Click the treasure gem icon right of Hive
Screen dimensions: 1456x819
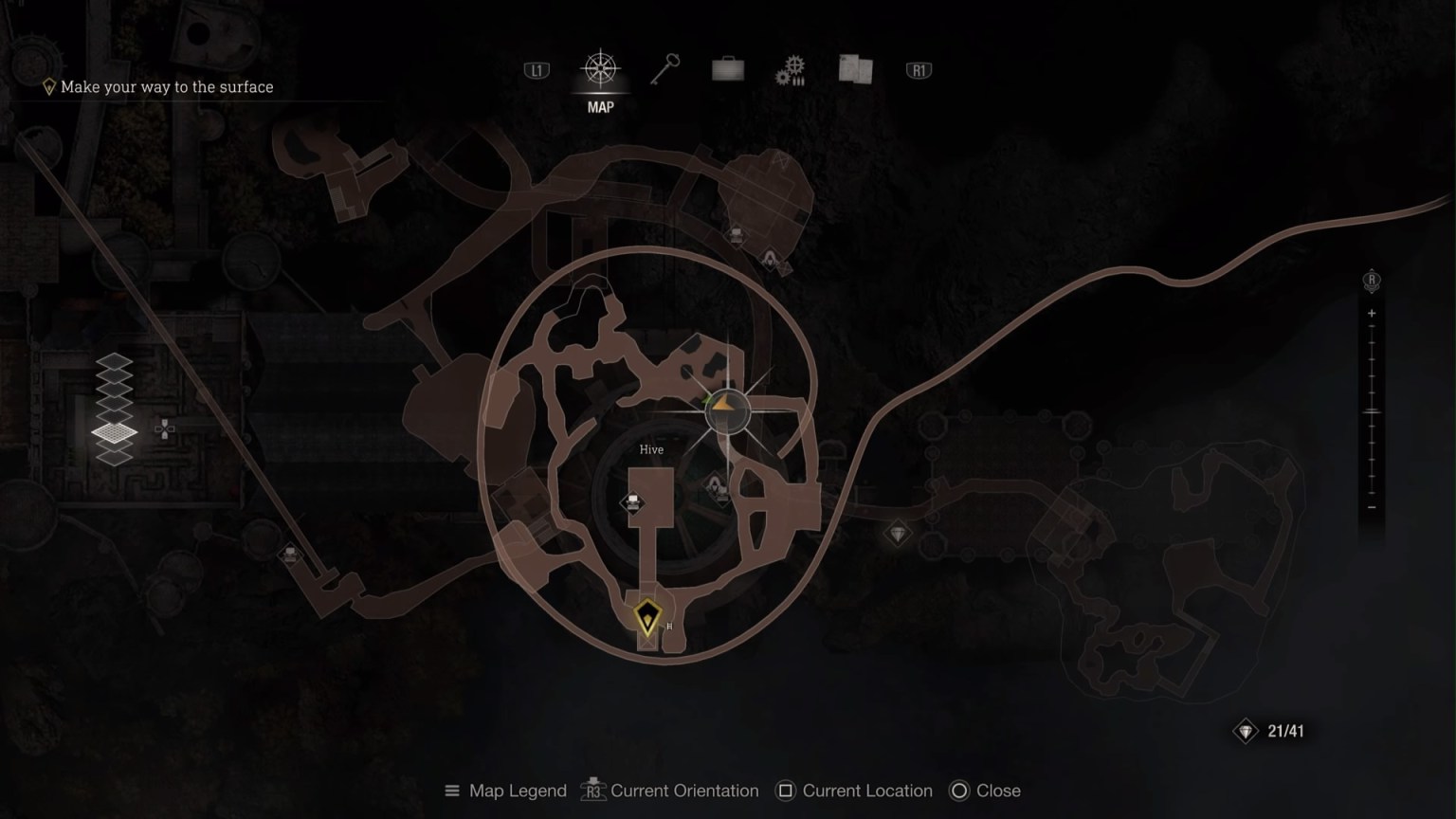tap(898, 534)
